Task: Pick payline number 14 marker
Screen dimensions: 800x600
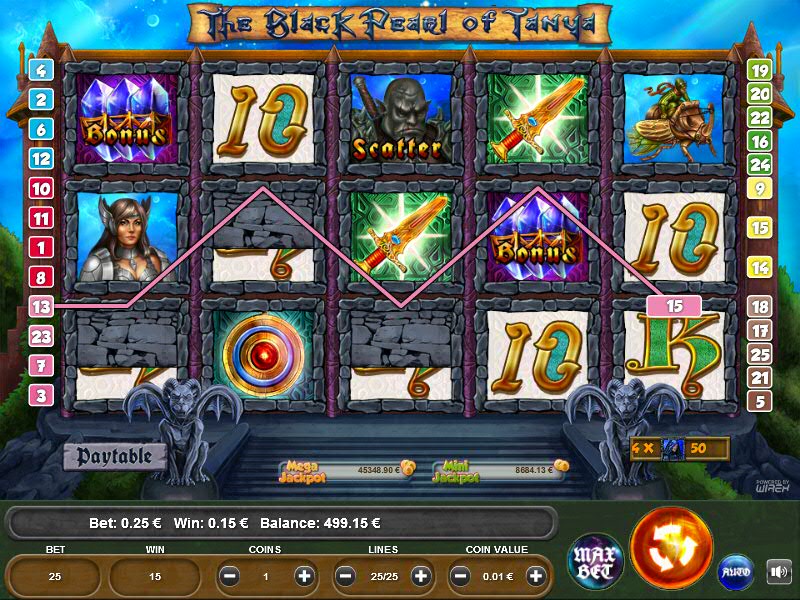Action: [759, 267]
